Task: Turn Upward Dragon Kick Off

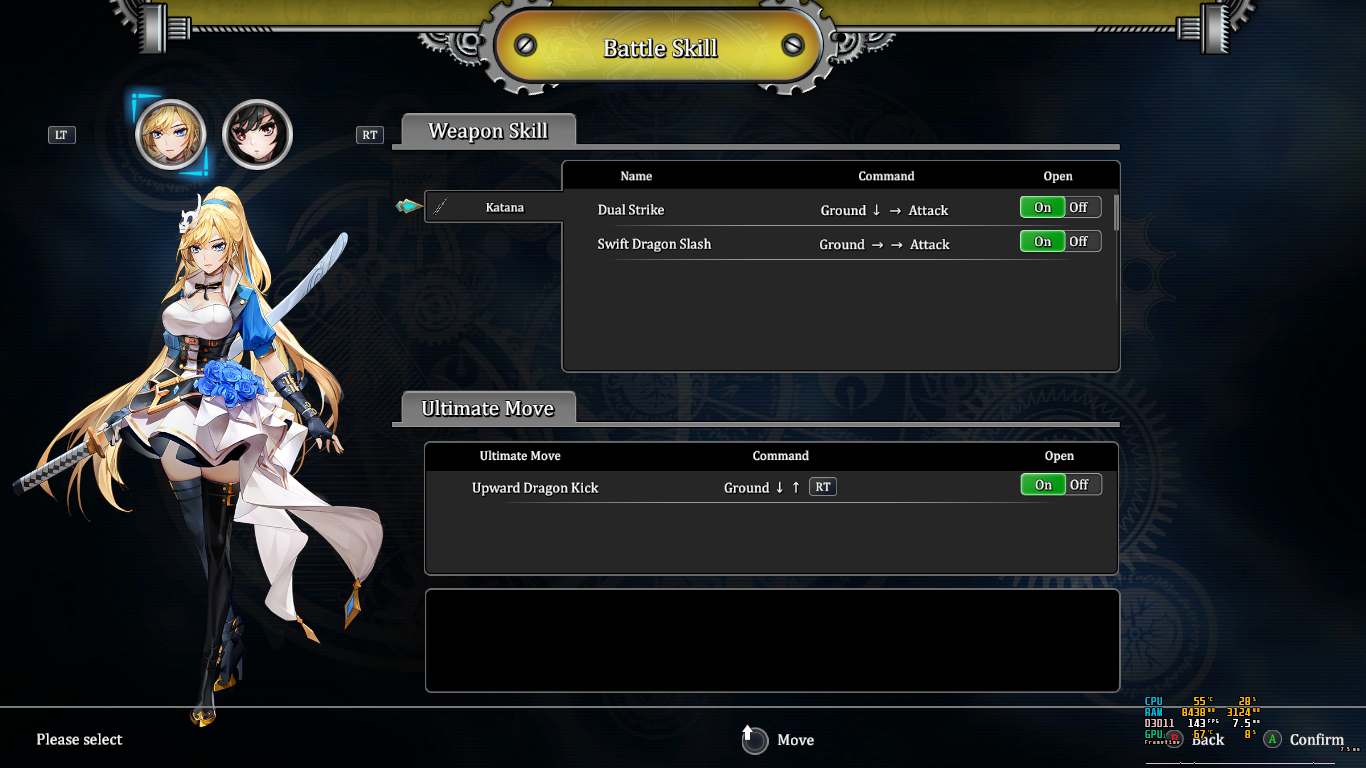Action: pos(1080,485)
